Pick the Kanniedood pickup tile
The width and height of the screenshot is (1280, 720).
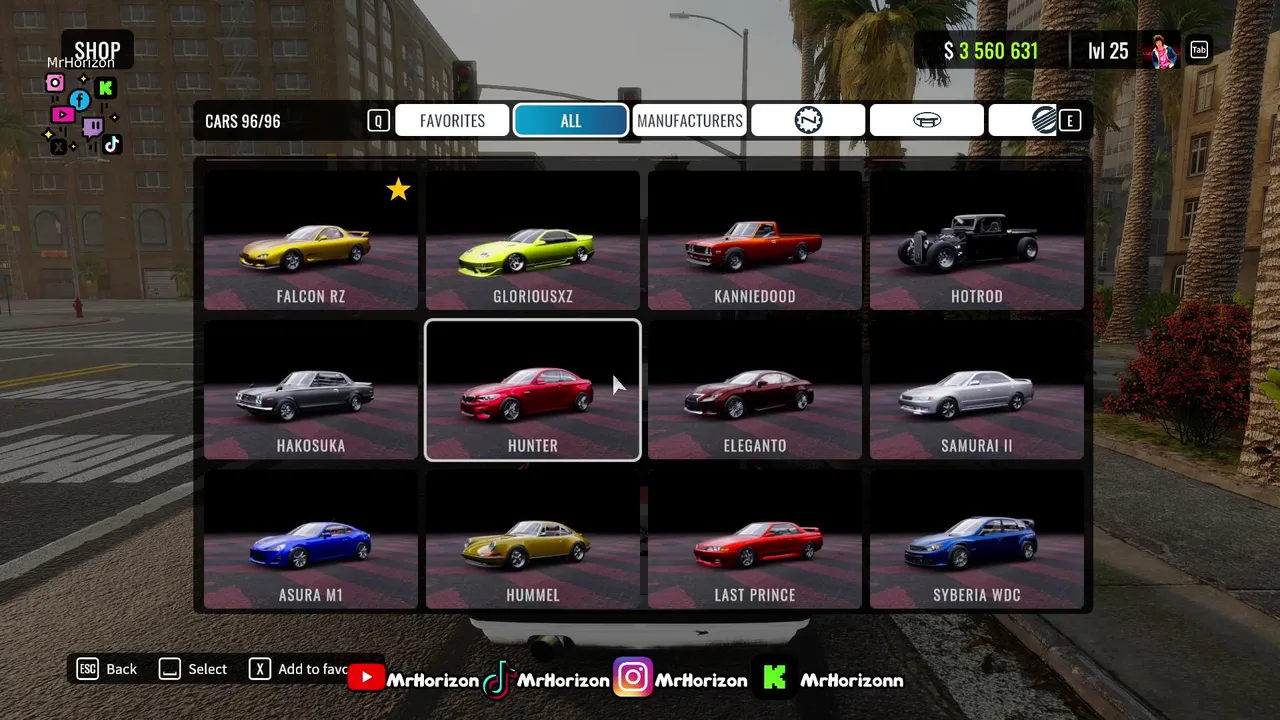click(x=755, y=241)
